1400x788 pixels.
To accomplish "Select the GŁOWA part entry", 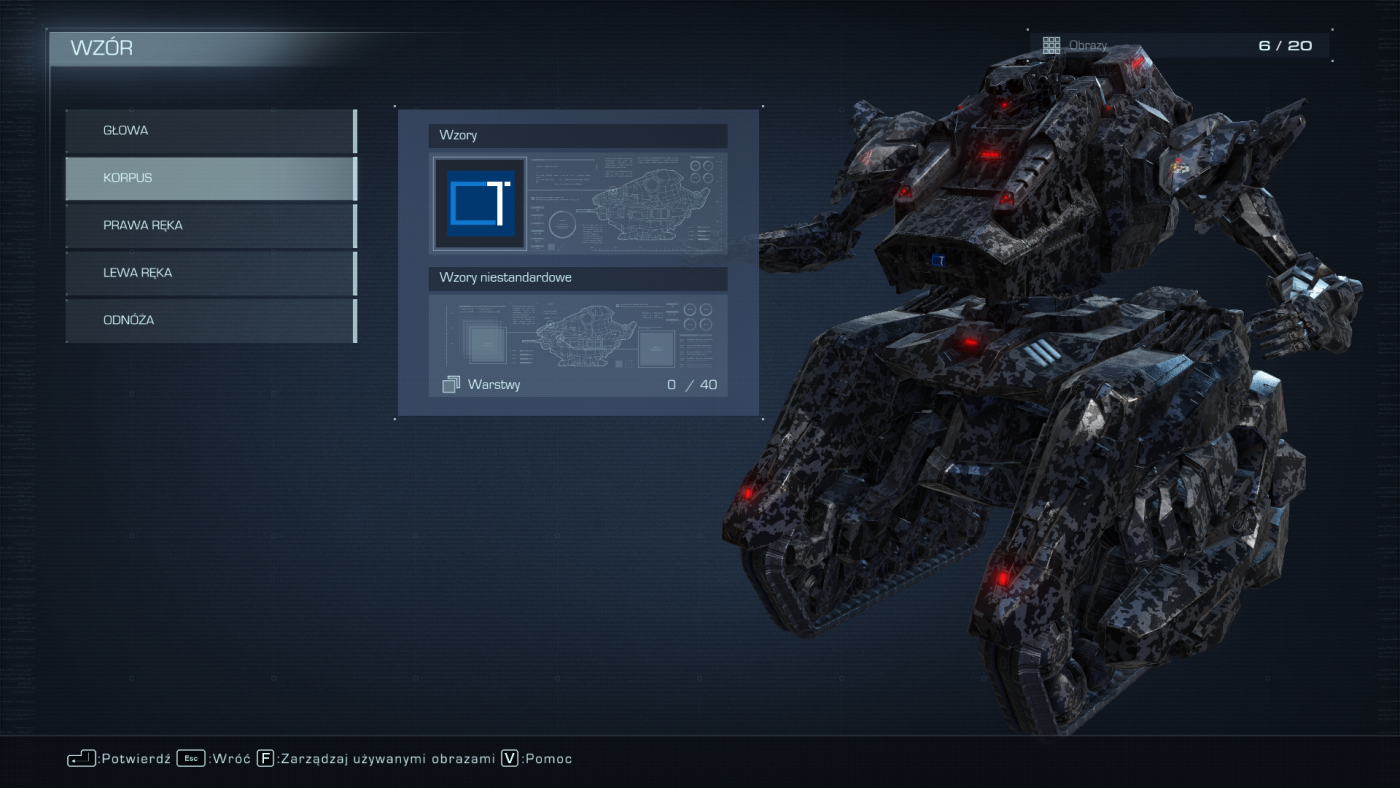I will point(211,131).
